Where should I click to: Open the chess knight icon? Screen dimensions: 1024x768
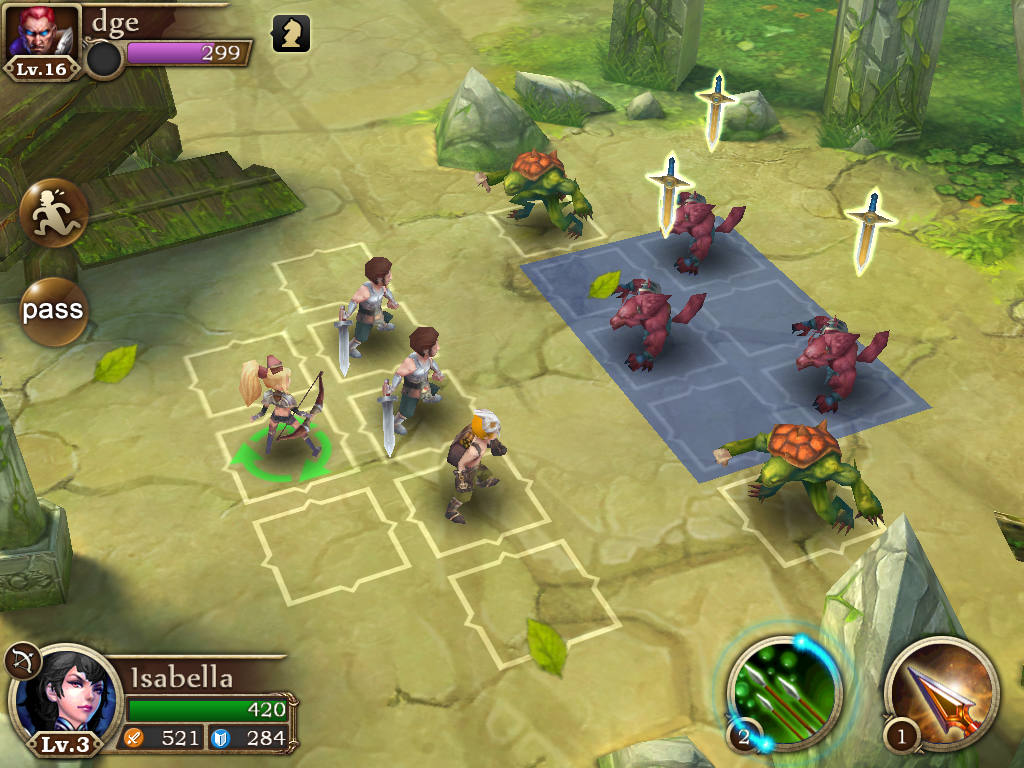coord(291,34)
